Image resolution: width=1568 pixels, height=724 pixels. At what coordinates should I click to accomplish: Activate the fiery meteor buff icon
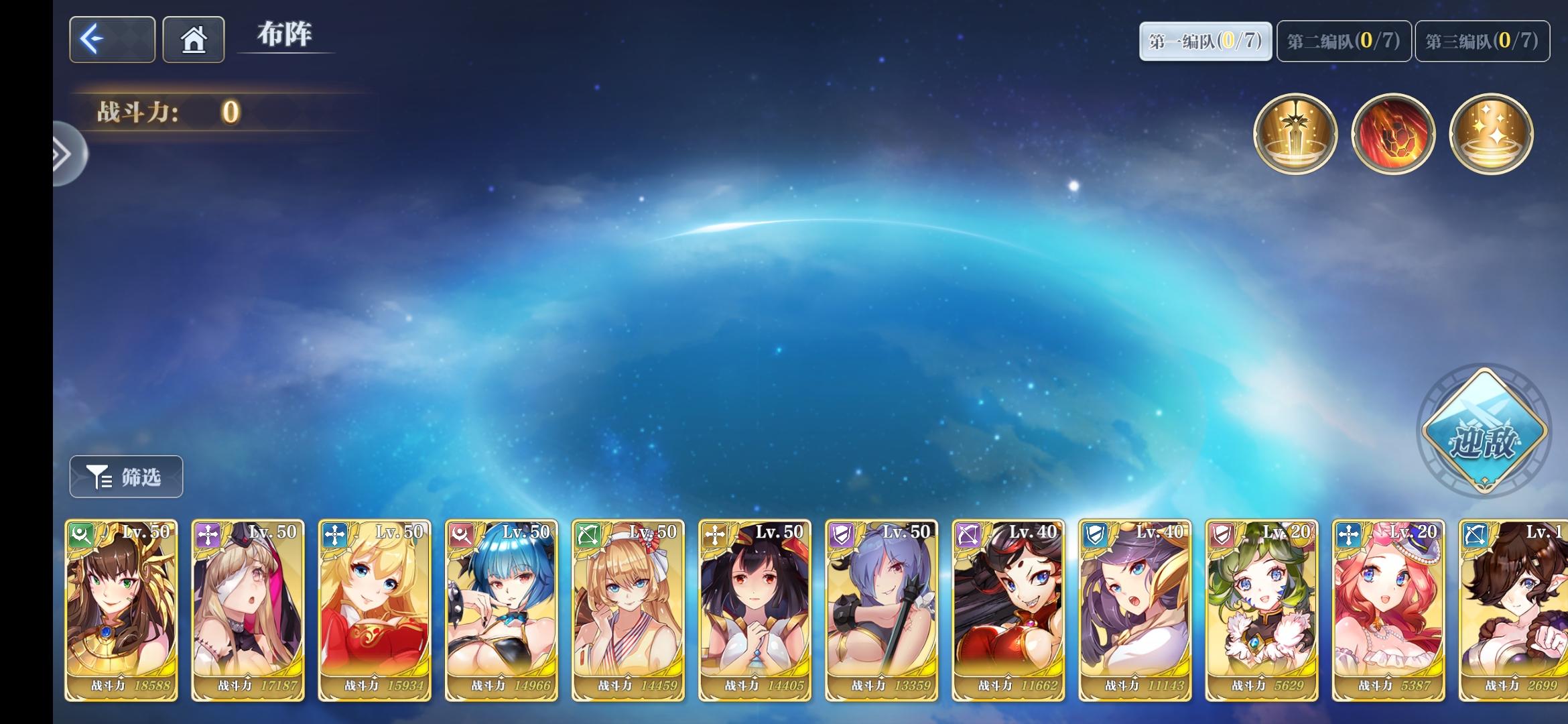point(1394,133)
